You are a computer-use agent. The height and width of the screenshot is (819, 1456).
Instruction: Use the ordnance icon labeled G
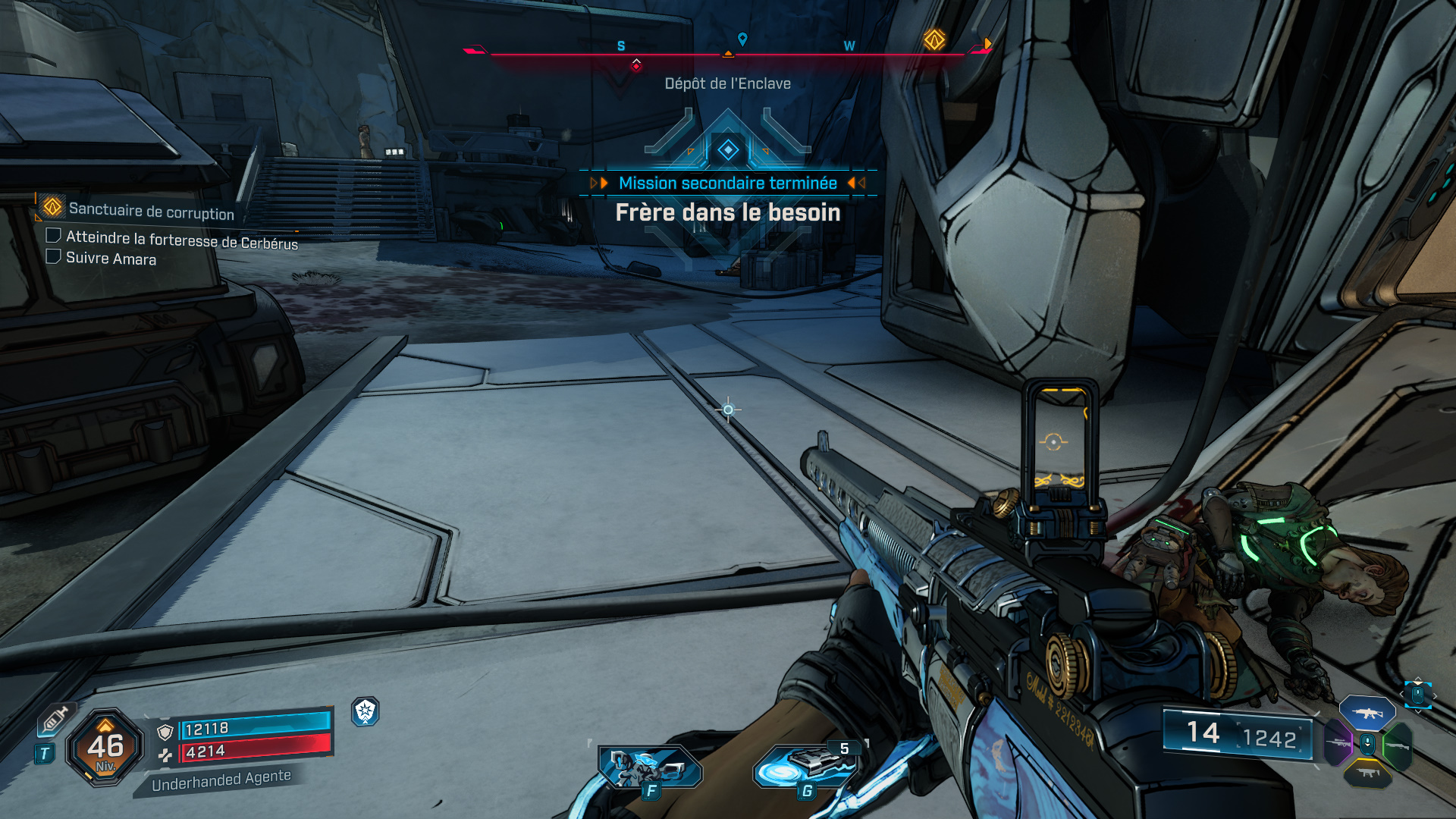(806, 767)
